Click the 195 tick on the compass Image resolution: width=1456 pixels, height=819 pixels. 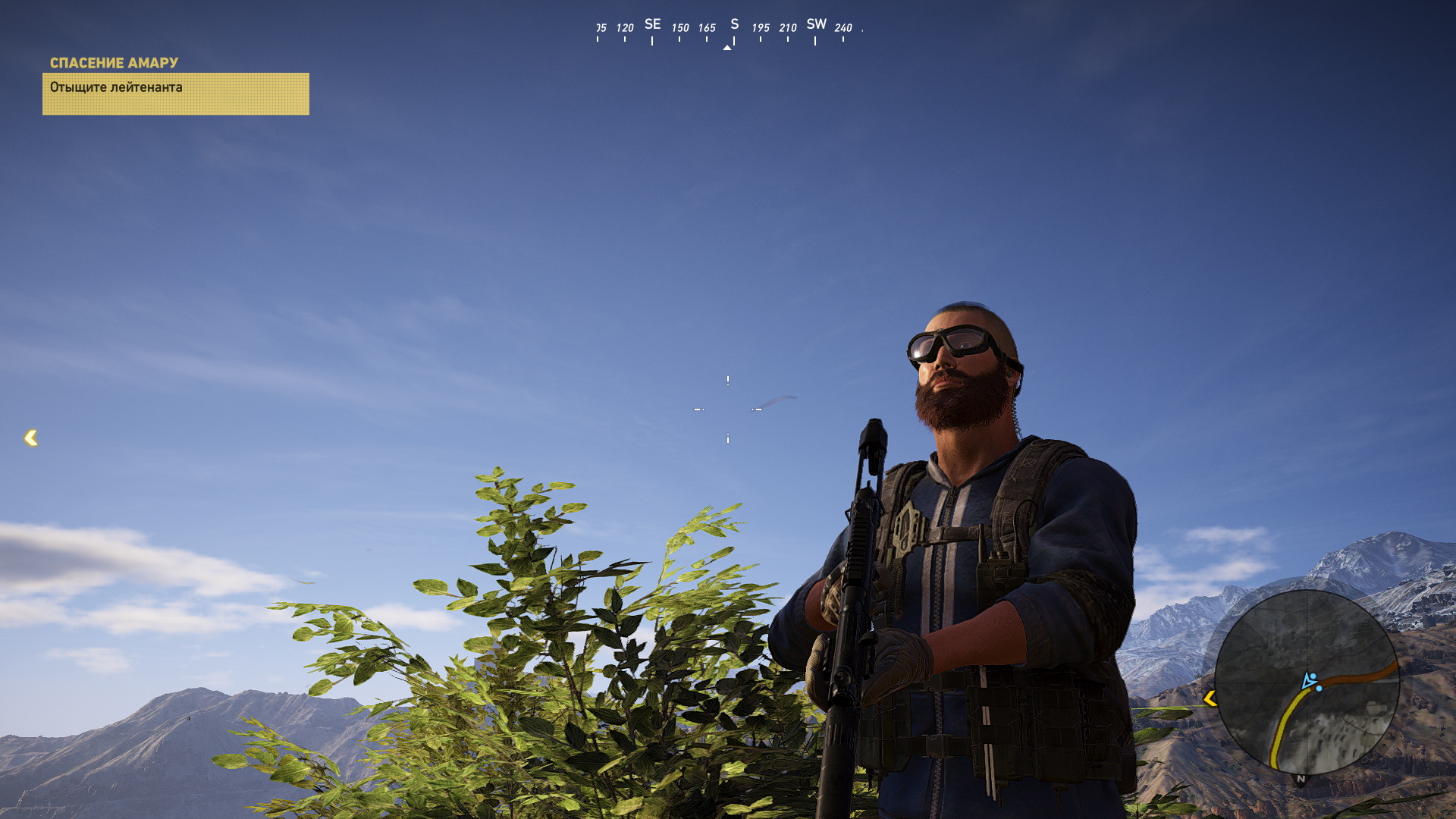point(761,26)
